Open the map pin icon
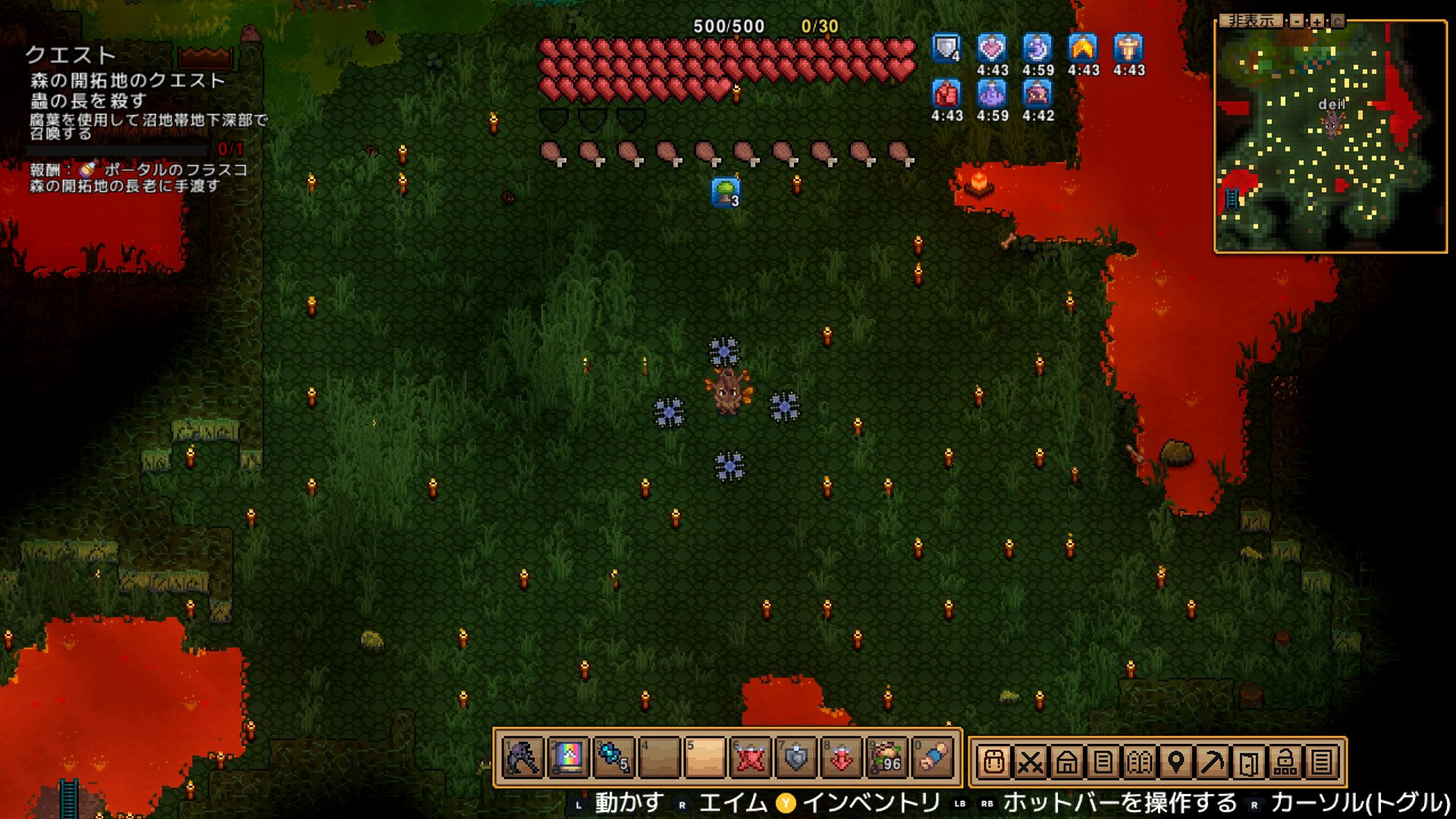The width and height of the screenshot is (1456, 819). (1175, 761)
